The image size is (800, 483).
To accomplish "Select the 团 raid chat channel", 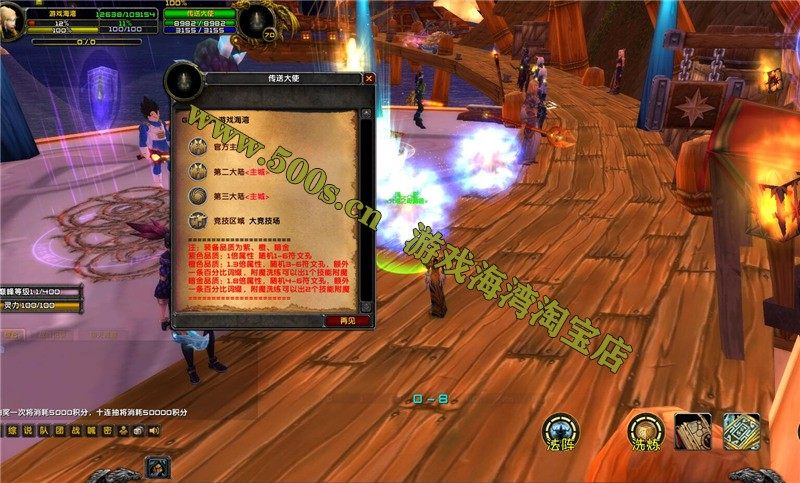I will 60,430.
